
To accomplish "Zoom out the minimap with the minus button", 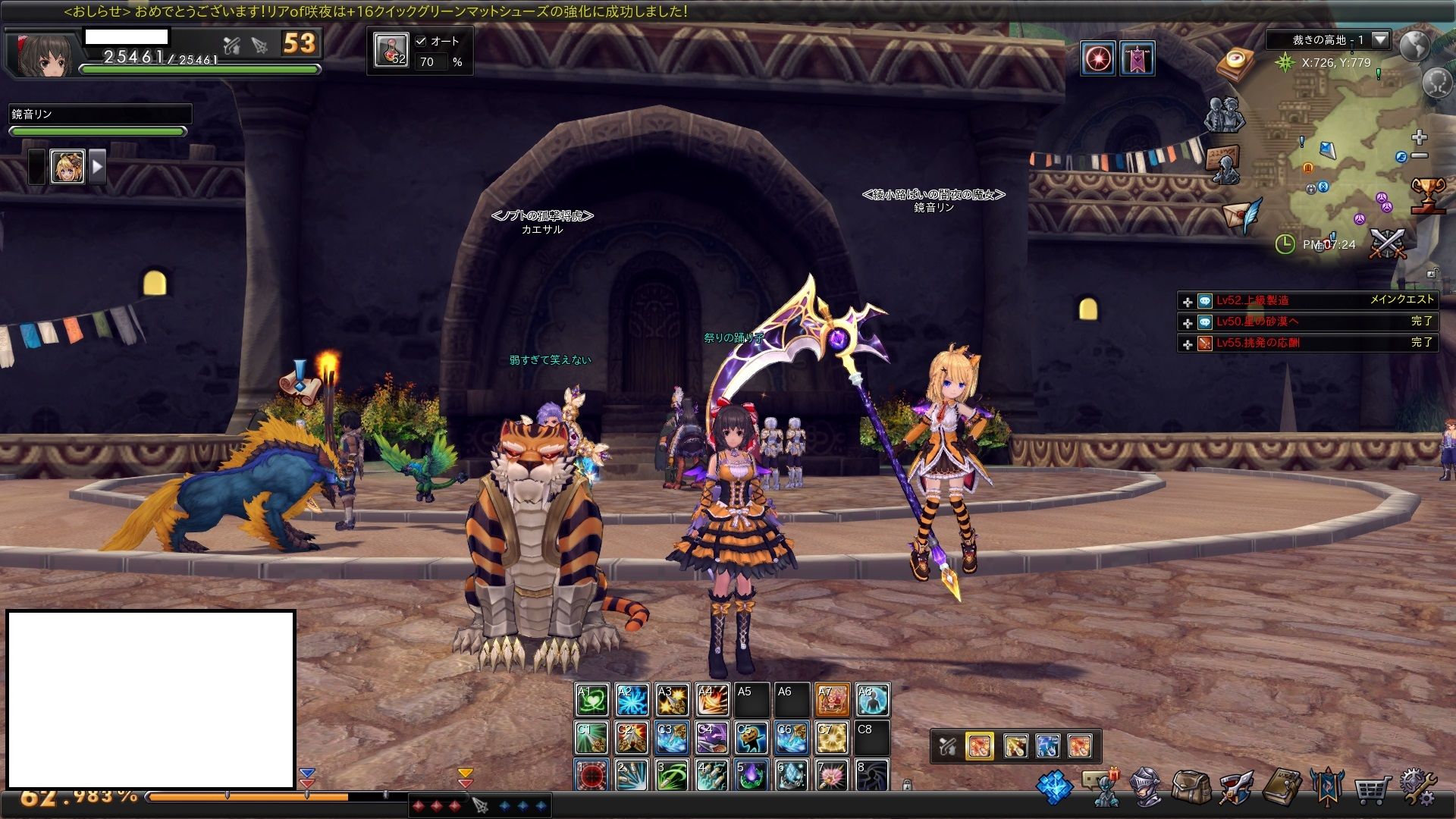I will click(x=1420, y=155).
